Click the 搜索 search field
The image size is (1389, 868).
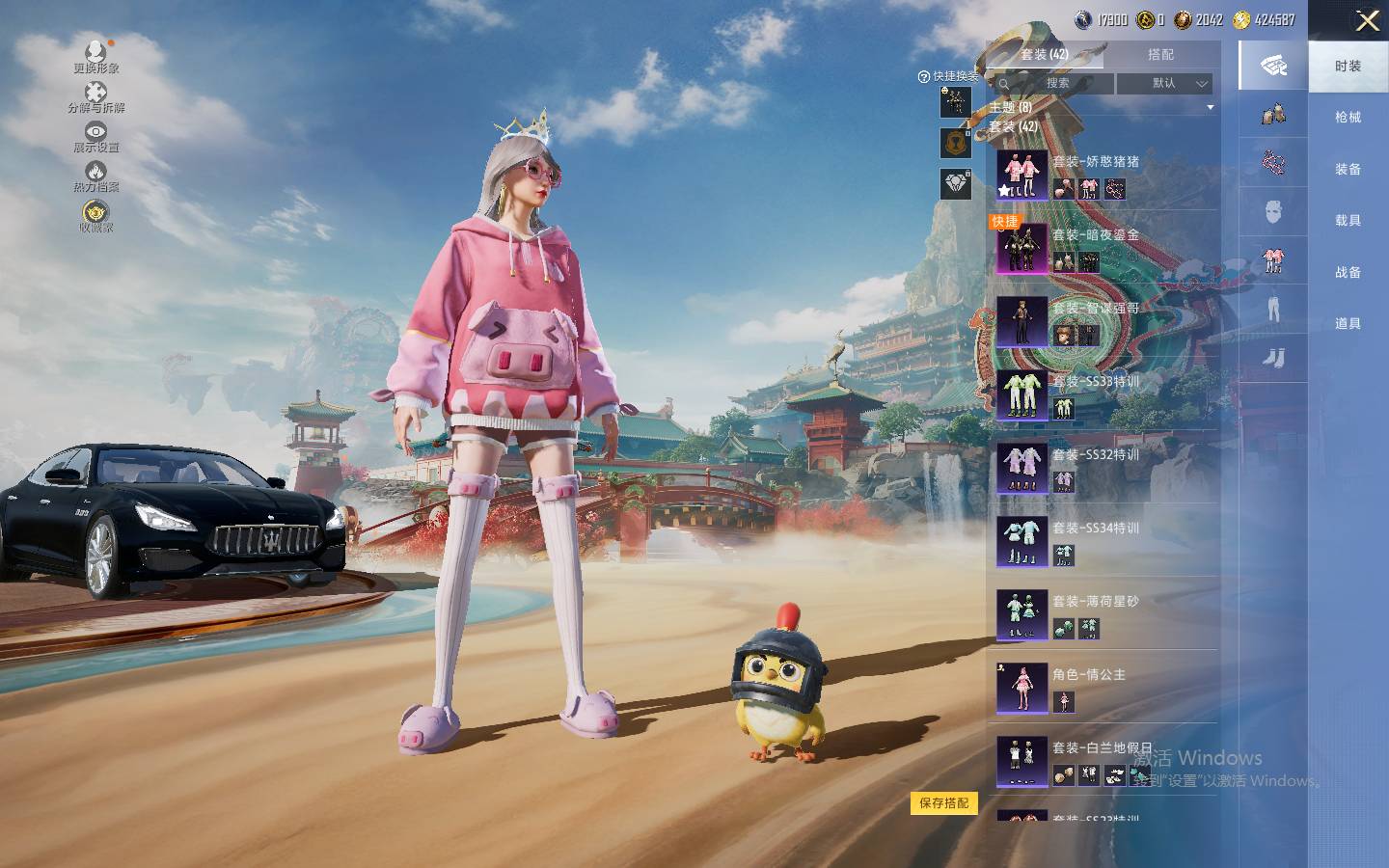[x=1057, y=83]
